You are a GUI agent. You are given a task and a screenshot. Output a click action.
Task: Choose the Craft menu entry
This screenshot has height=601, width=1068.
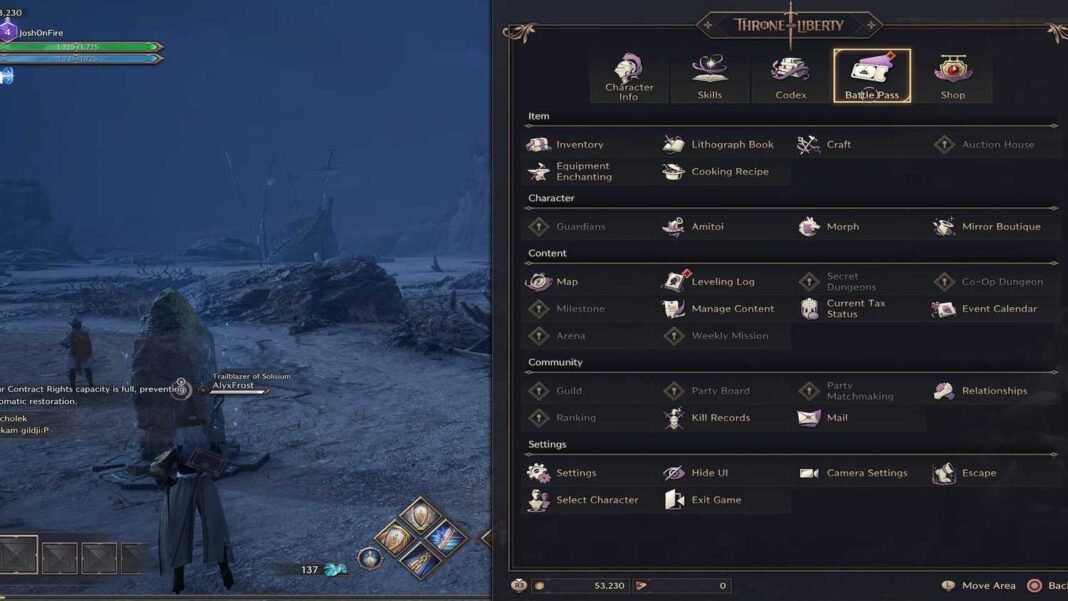(x=838, y=145)
